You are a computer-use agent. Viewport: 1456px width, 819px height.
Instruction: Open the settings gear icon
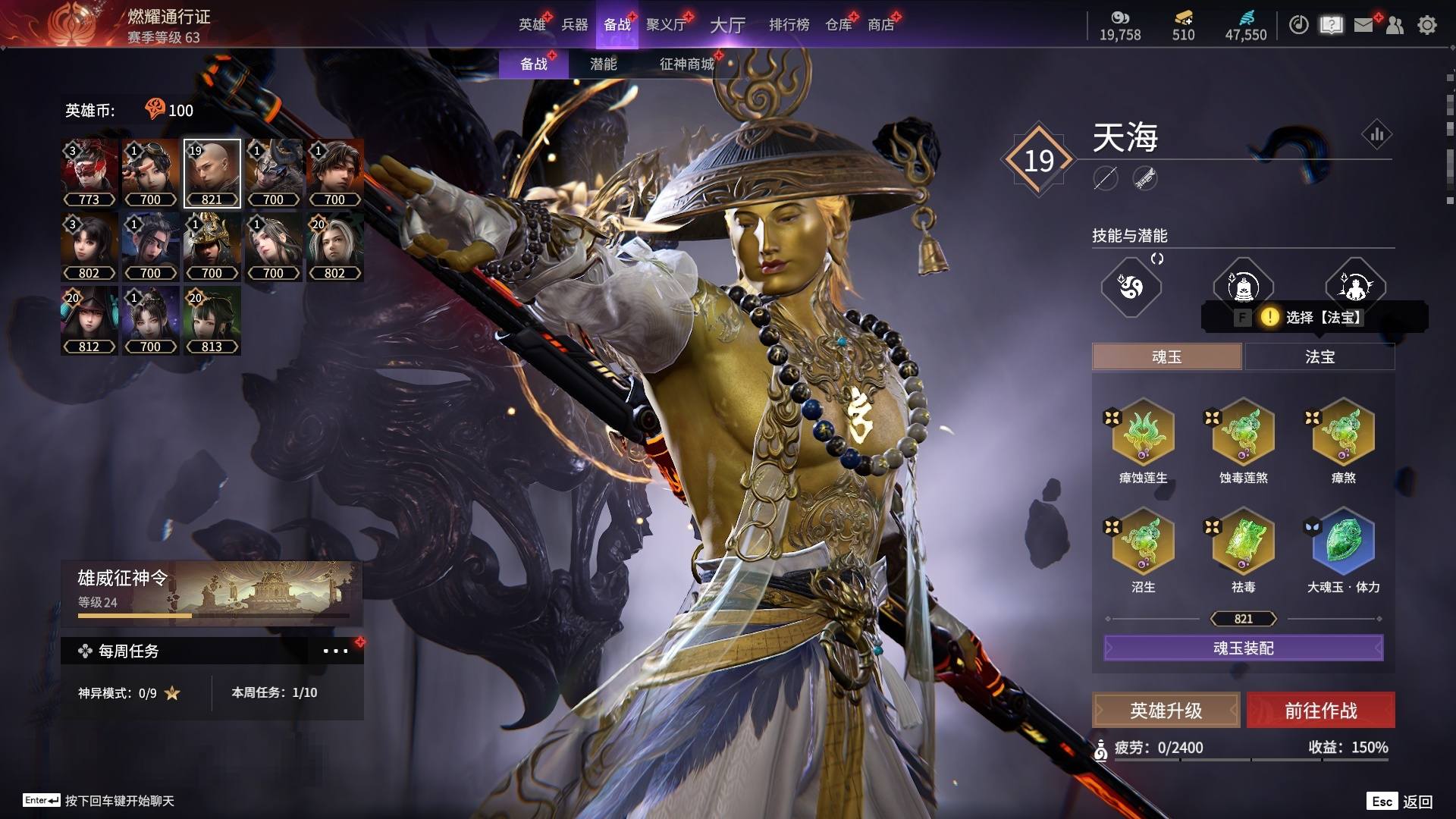coord(1427,25)
